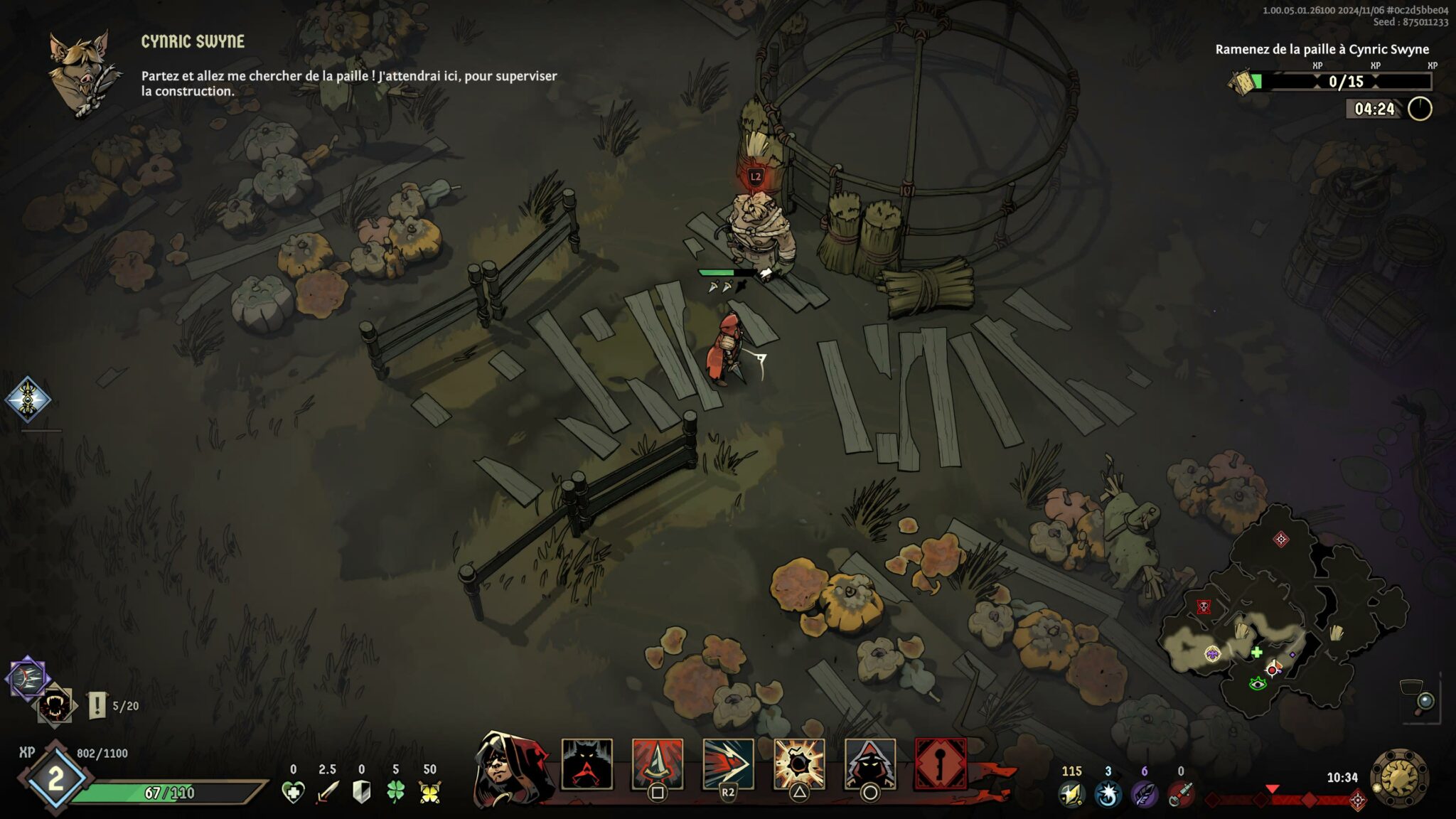
Task: Click the green eye marker on minimap
Action: (x=1258, y=684)
